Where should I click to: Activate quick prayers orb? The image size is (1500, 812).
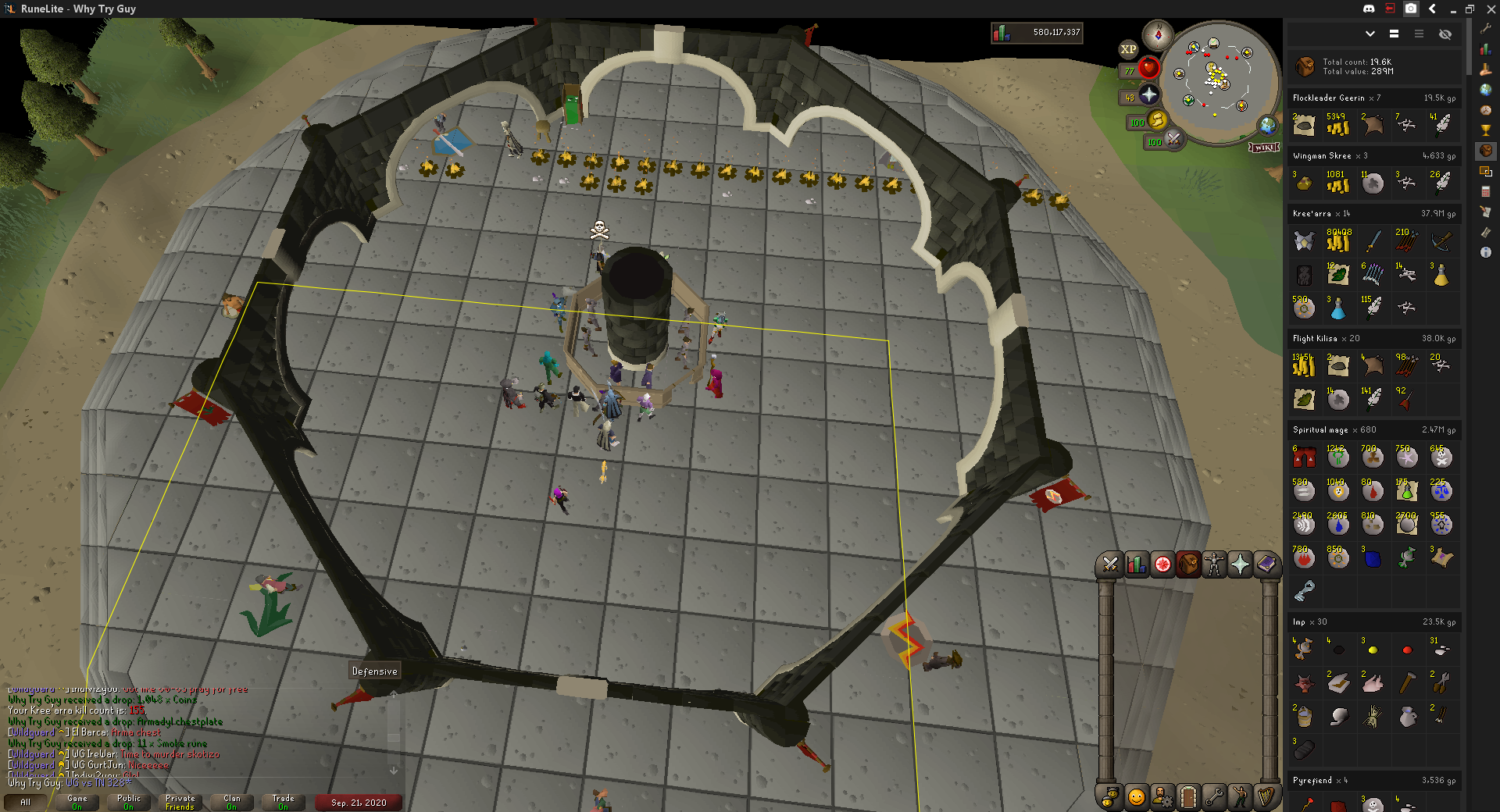pos(1148,95)
